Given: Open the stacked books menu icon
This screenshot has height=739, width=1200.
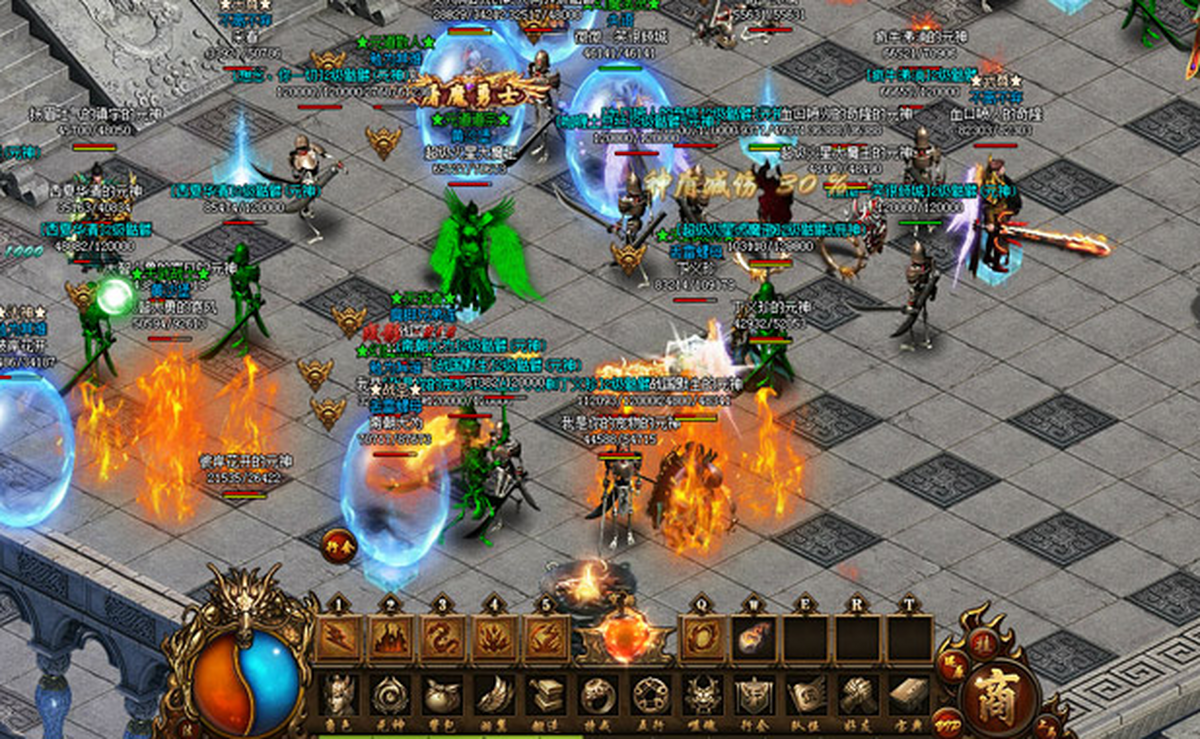Looking at the screenshot, I should [547, 694].
